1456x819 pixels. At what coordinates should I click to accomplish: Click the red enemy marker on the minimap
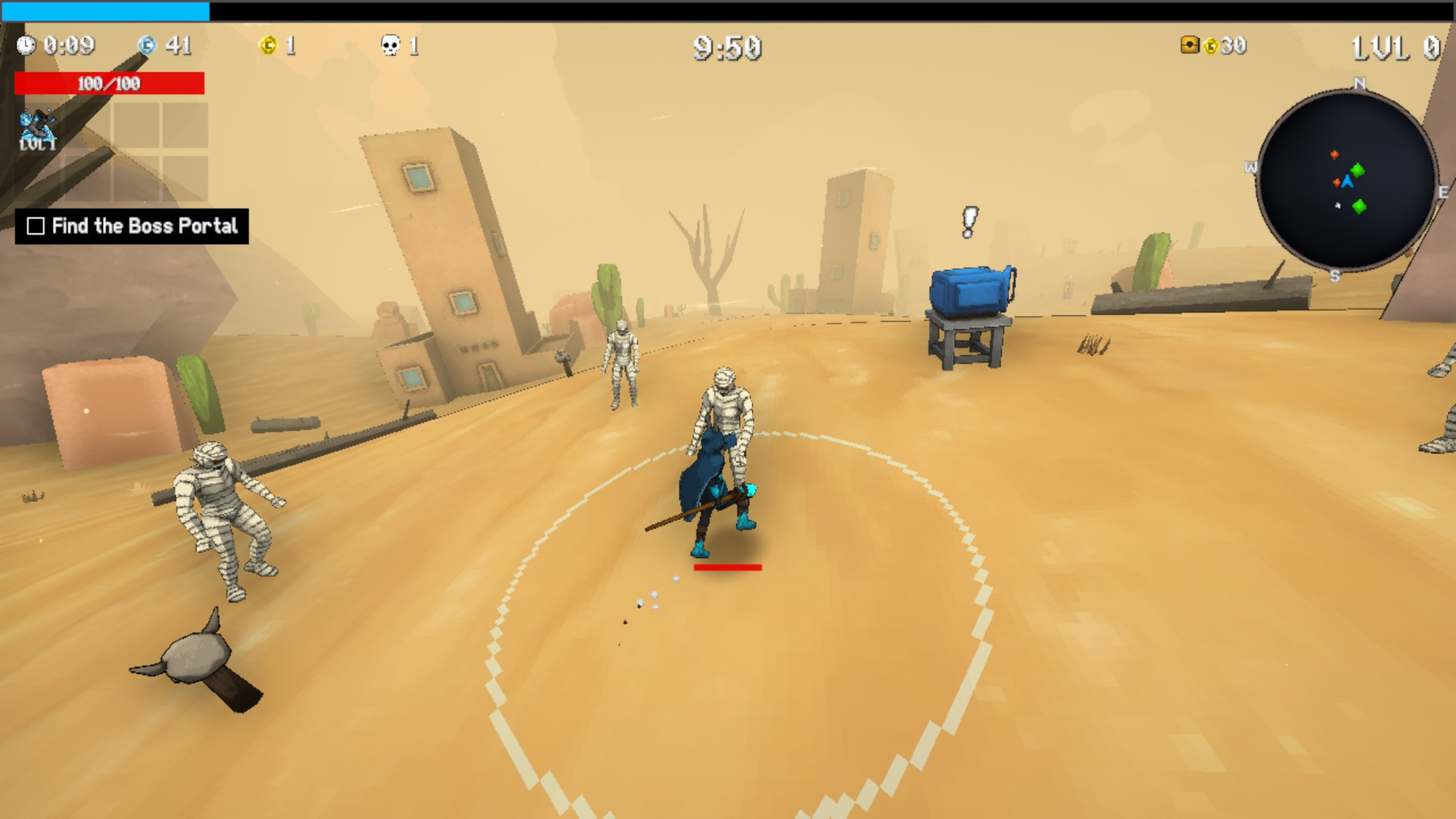pyautogui.click(x=1335, y=154)
